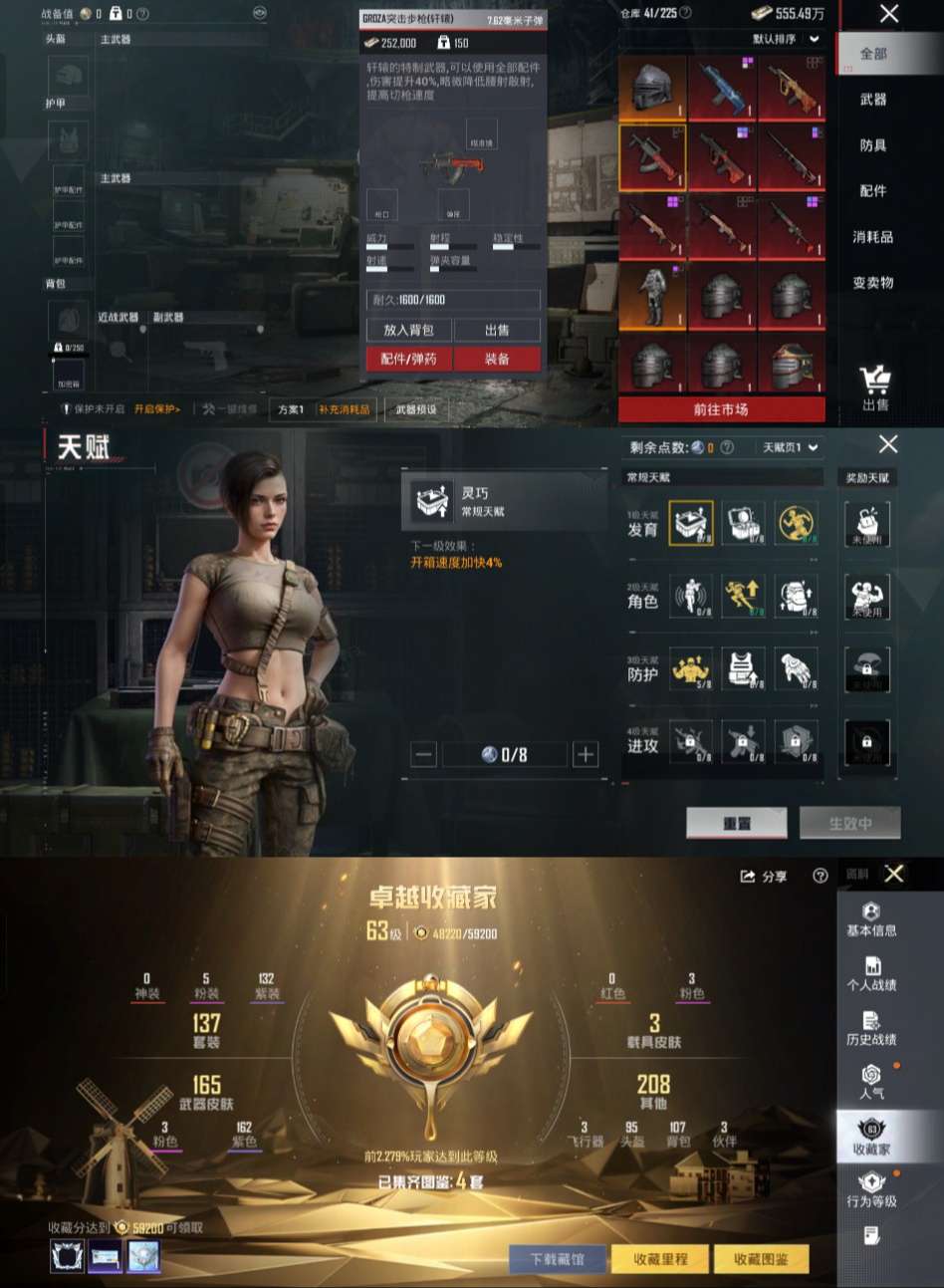Open the 天赋页1 talent page dropdown
The height and width of the screenshot is (1288, 944).
(x=791, y=447)
